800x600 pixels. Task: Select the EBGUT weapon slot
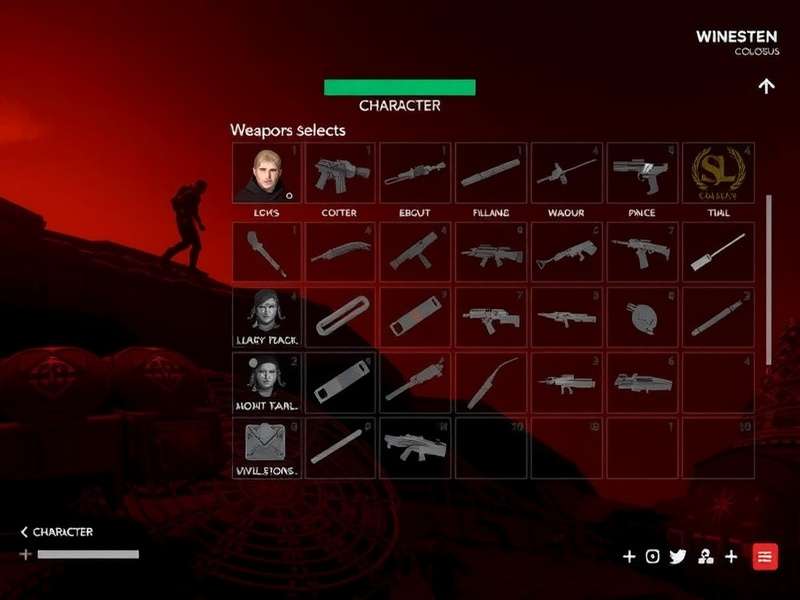(x=415, y=173)
